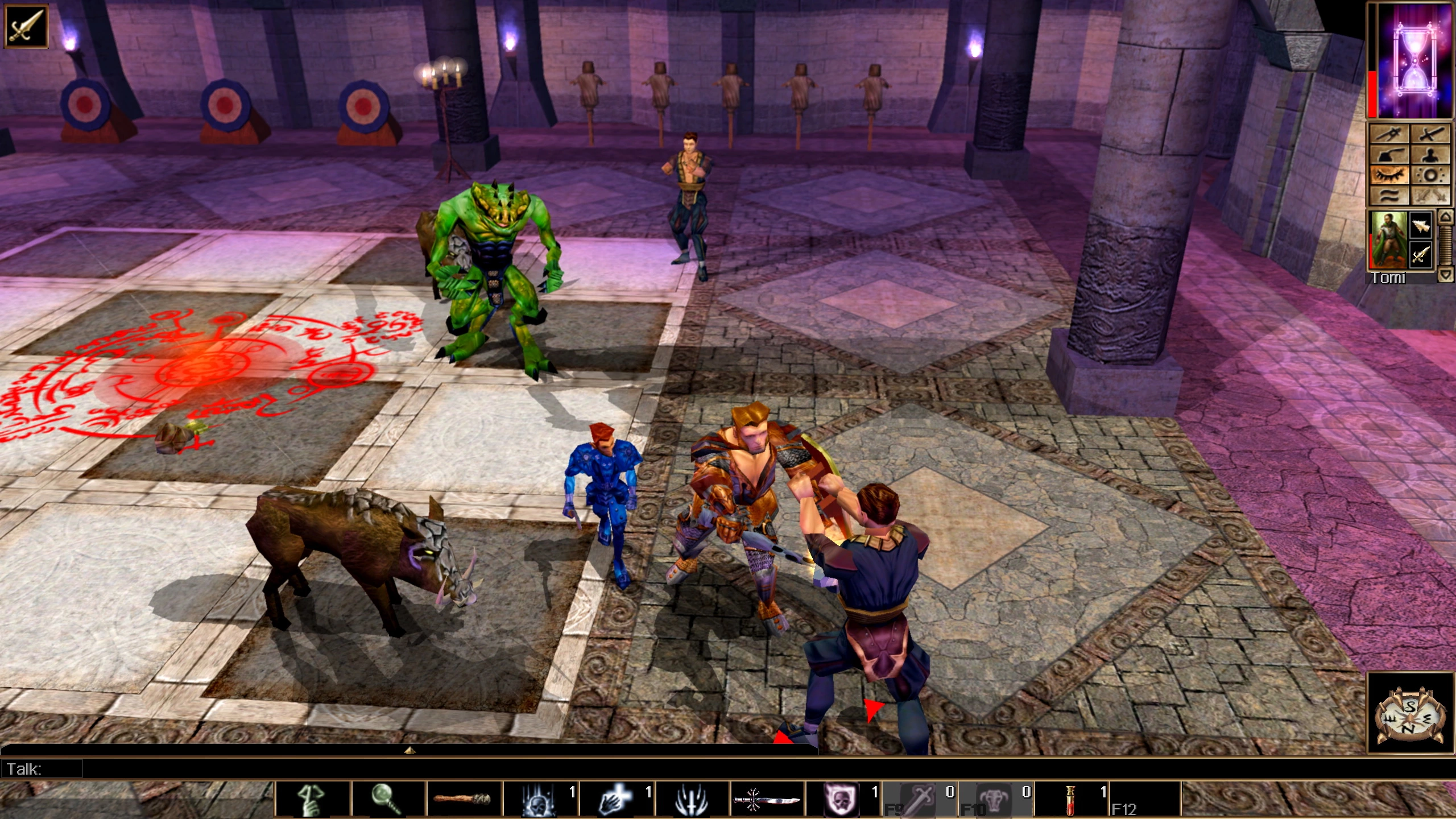This screenshot has width=1456, height=819.
Task: Activate the stealth shushing-hand quickslot
Action: pos(312,800)
